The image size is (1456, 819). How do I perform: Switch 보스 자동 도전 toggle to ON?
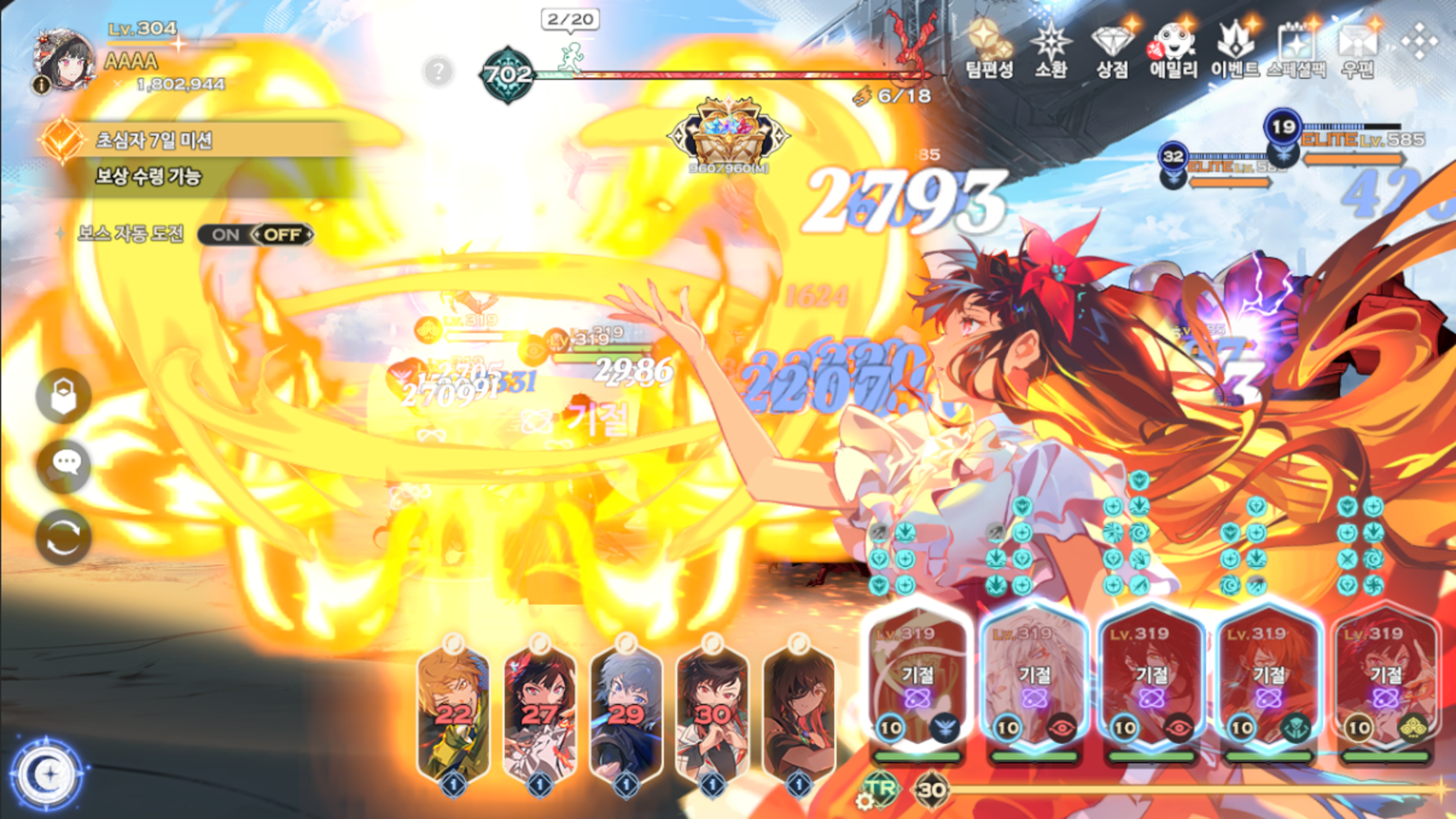click(224, 234)
